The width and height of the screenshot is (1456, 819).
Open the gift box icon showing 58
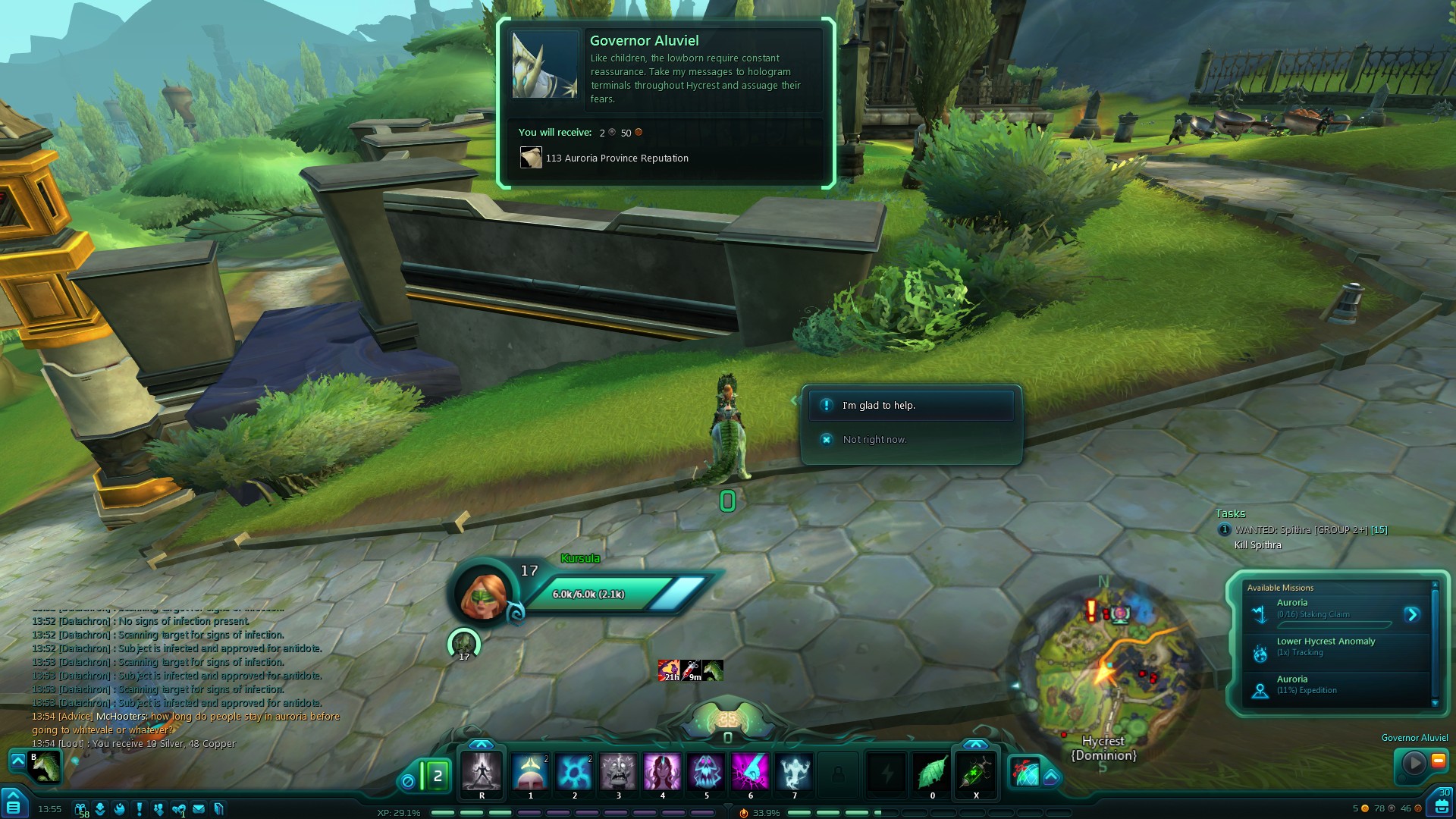[80, 809]
